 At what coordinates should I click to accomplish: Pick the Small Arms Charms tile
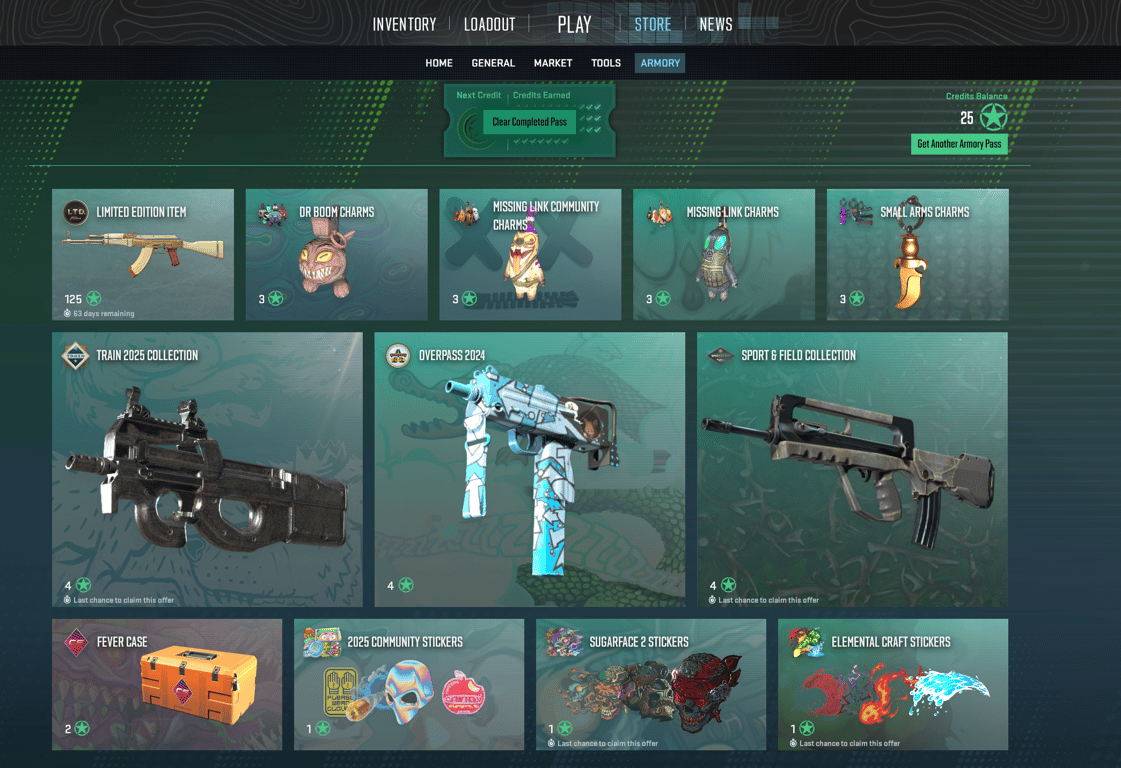point(917,255)
